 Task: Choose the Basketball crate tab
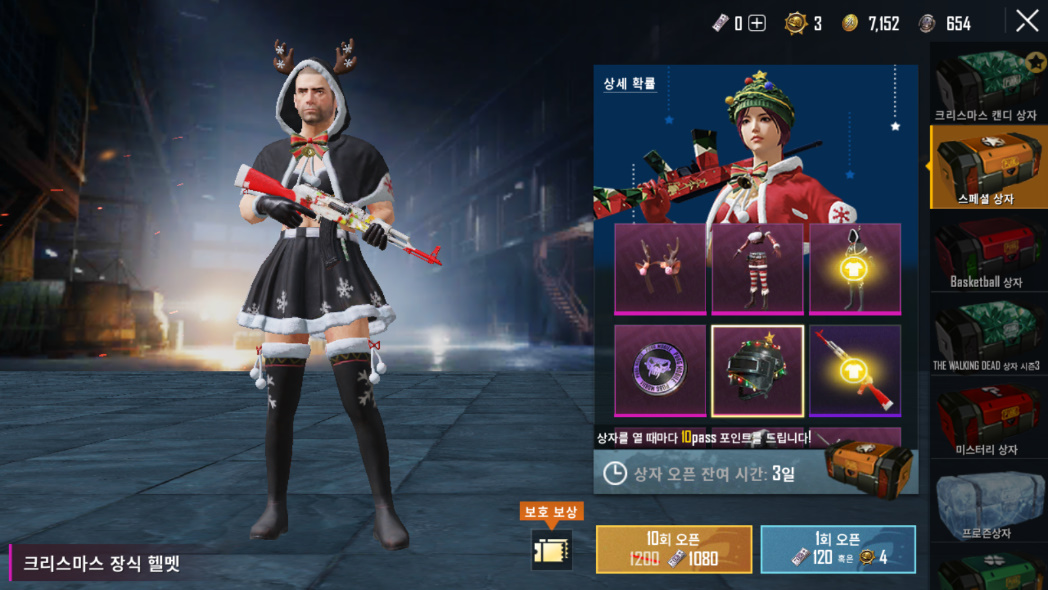[x=988, y=252]
